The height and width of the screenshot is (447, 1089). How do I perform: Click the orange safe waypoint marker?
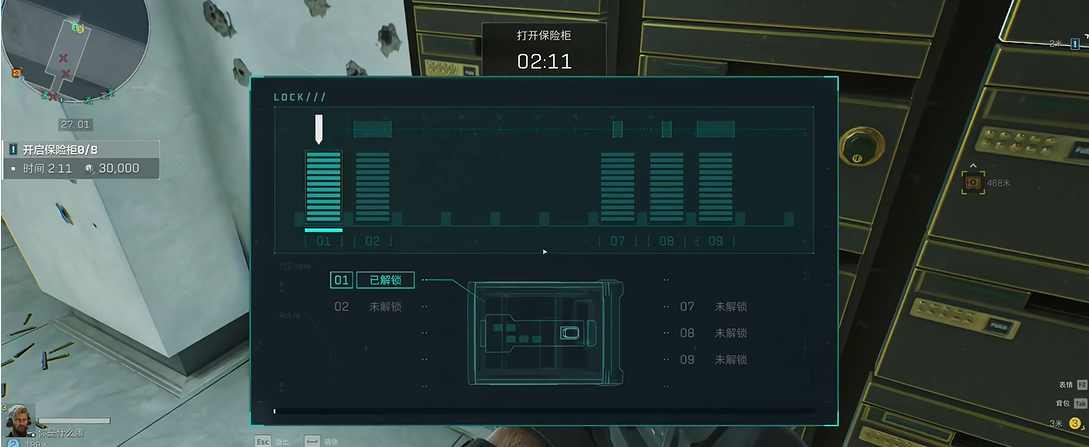[972, 182]
